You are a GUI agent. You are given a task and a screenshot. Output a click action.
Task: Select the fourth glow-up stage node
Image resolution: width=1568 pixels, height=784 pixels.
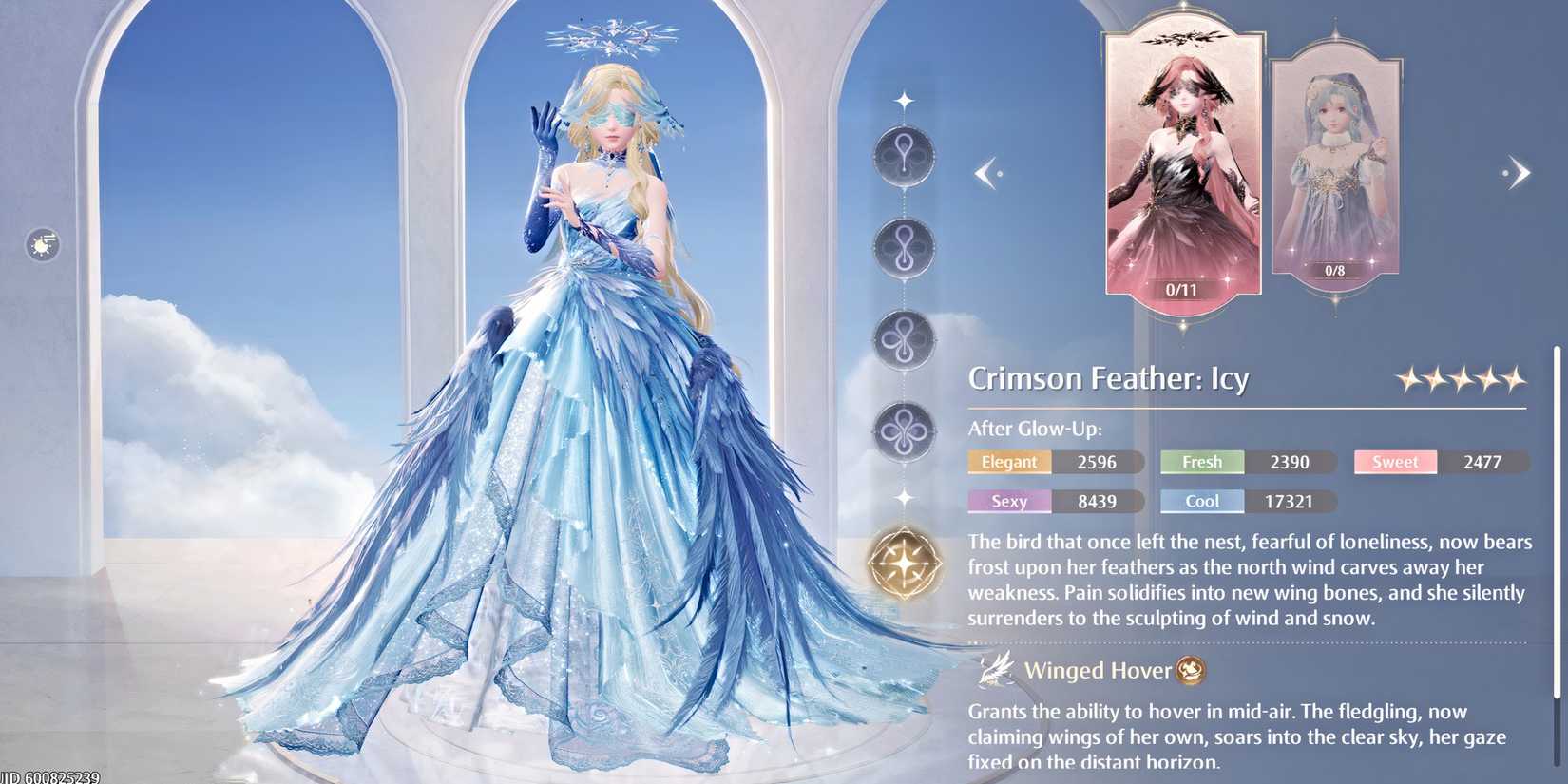[x=904, y=429]
